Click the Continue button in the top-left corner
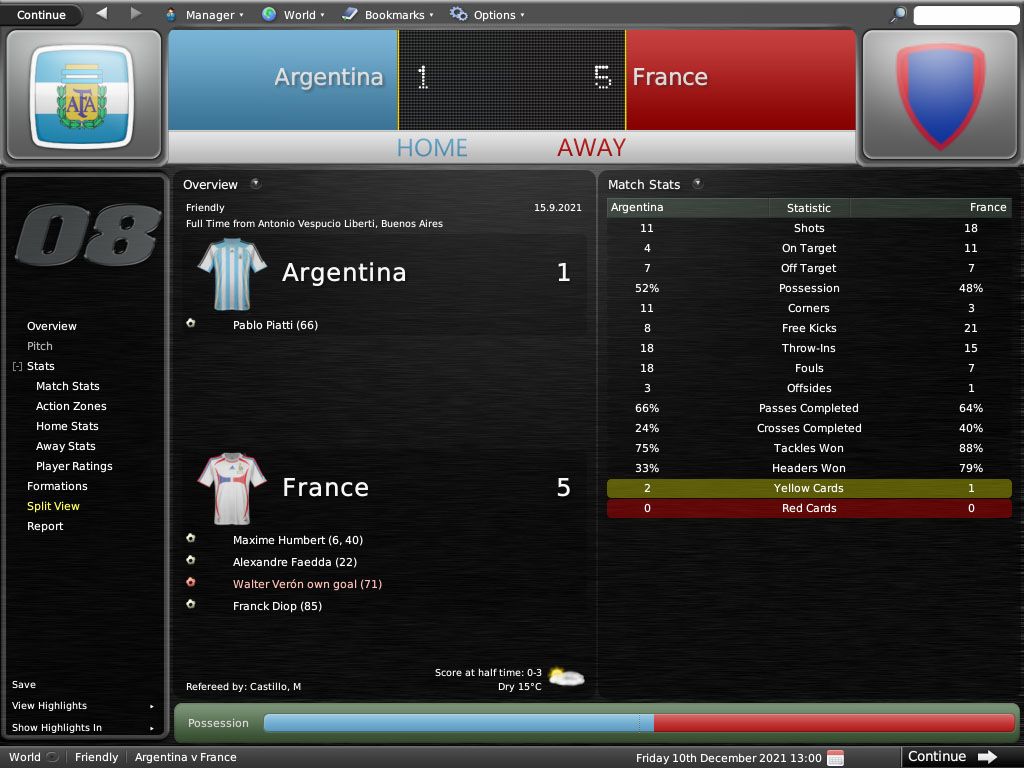Image resolution: width=1024 pixels, height=768 pixels. (41, 15)
